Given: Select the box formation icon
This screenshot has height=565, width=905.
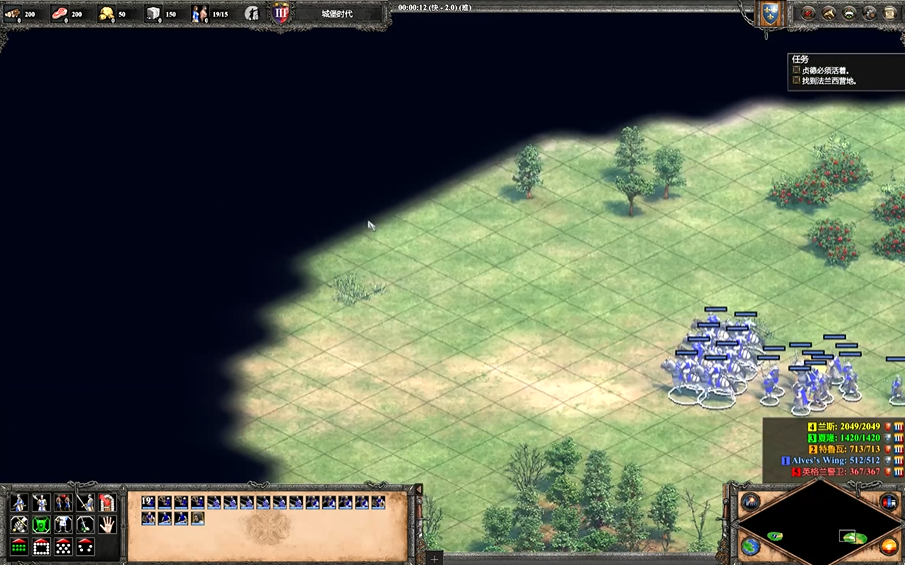Looking at the screenshot, I should tap(41, 546).
